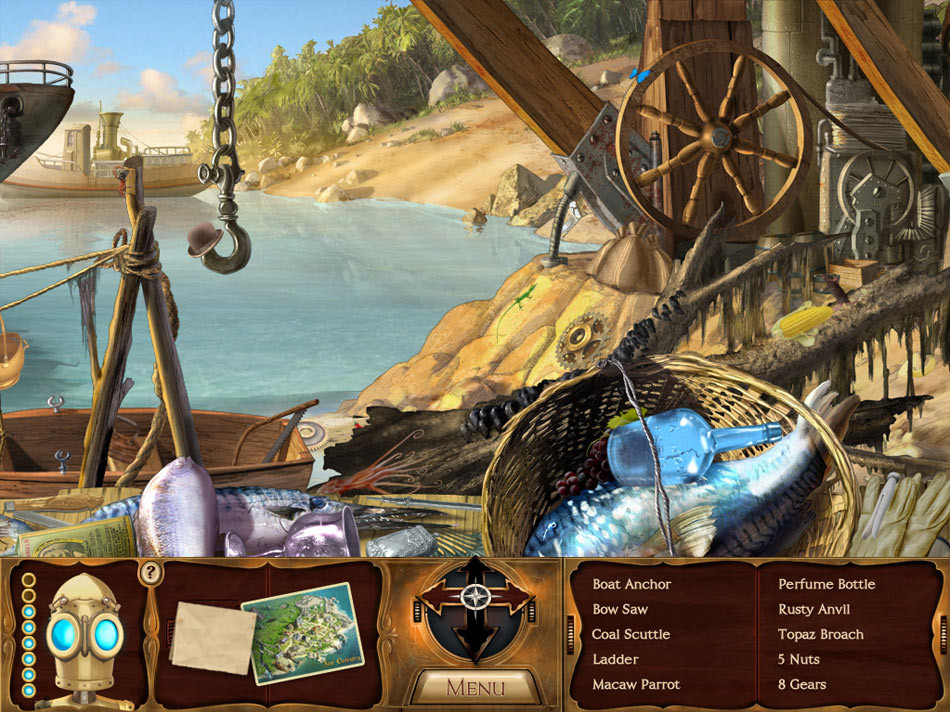Activate the brass robot hint helper
The width and height of the screenshot is (950, 712).
85,635
